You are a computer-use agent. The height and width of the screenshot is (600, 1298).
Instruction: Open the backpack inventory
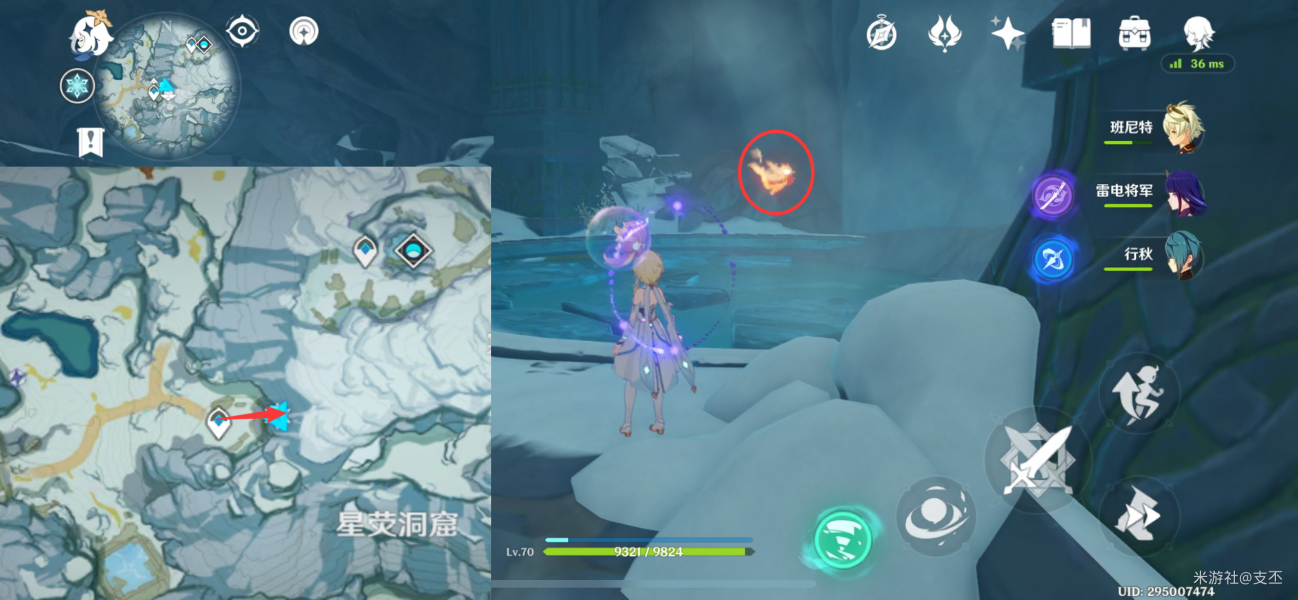[x=1133, y=34]
